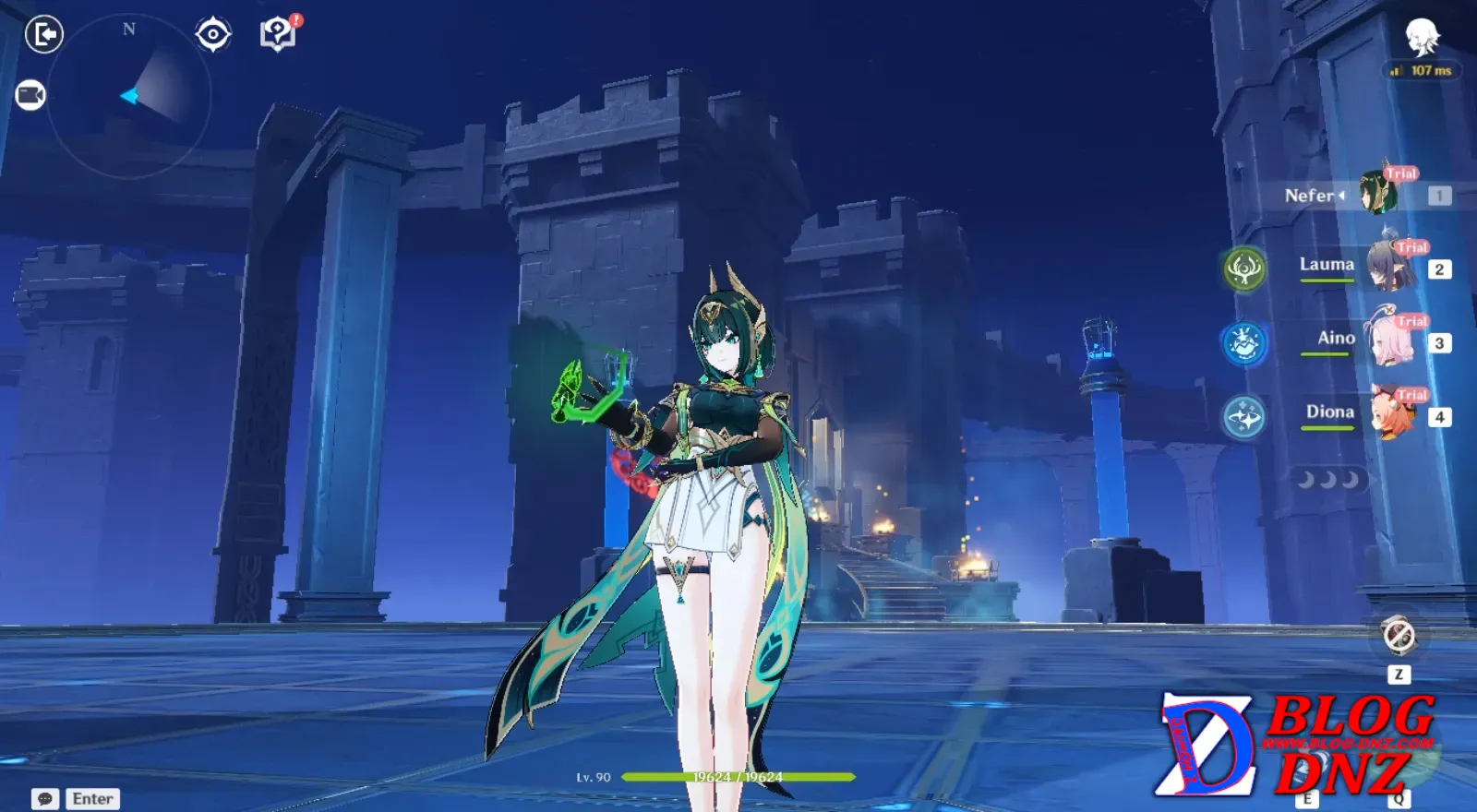The width and height of the screenshot is (1477, 812).
Task: Open the chat box speech bubble
Action: [45, 799]
